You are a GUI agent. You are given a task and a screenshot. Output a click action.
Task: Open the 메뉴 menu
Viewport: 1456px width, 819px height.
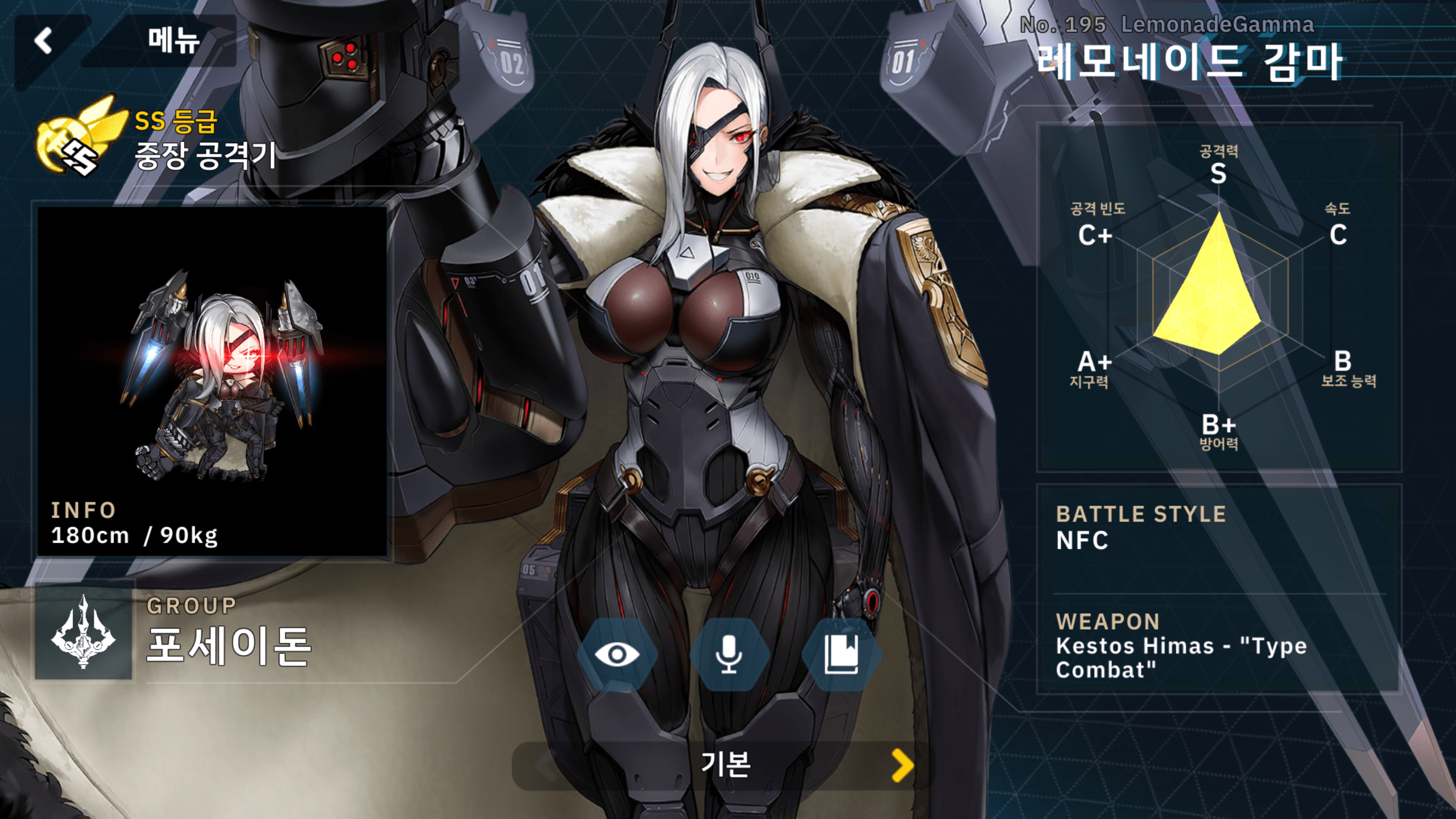tap(173, 41)
